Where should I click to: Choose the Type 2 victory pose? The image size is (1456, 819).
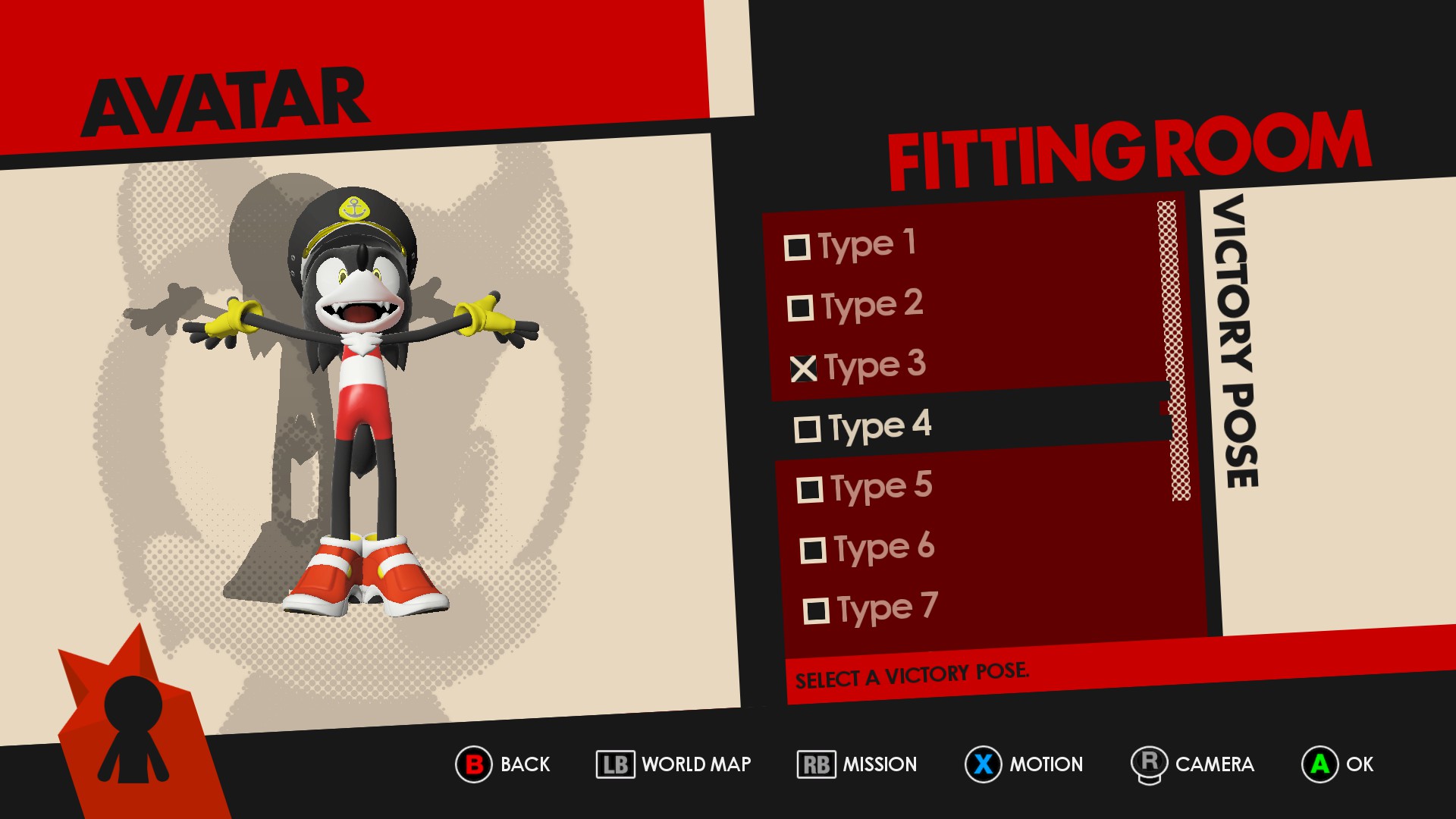855,306
